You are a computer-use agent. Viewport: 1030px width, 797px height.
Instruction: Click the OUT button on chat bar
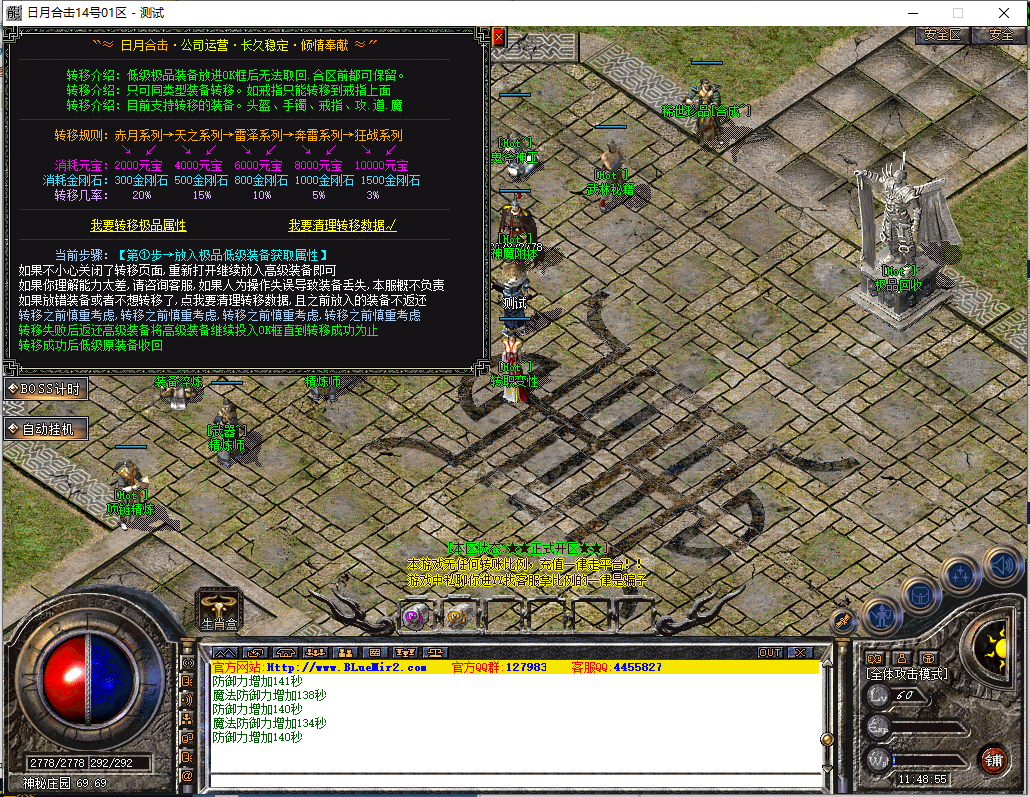click(x=769, y=653)
